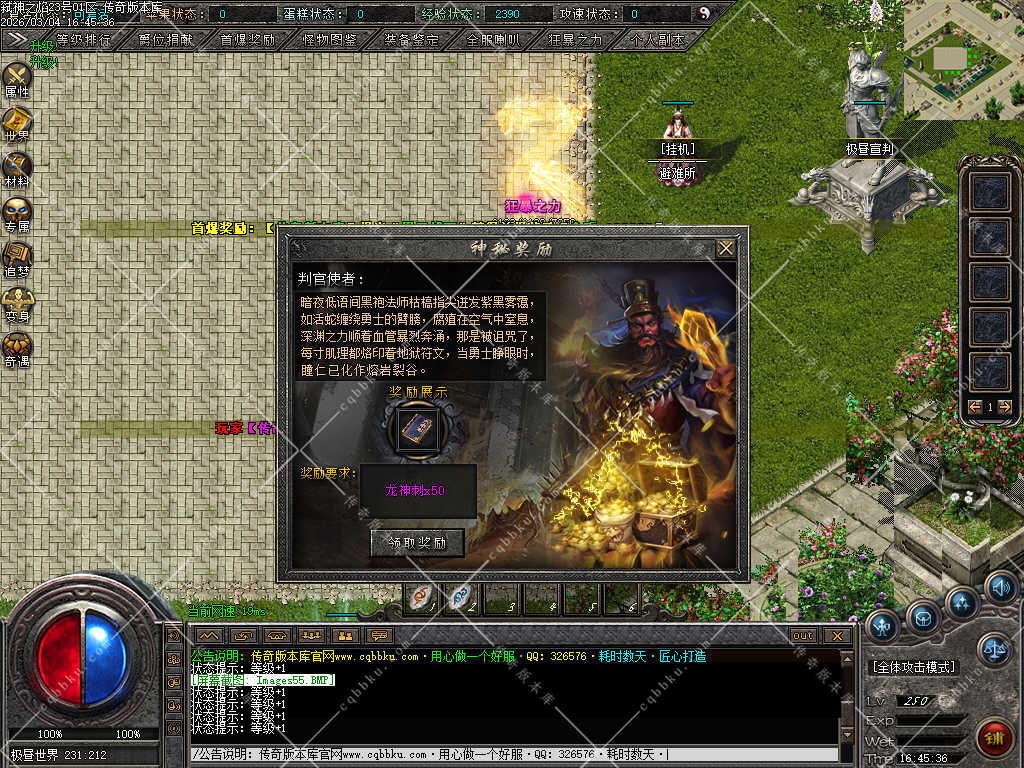Screen dimensions: 1024x768
Task: Open 全服喇叭 server broadcast menu
Action: click(x=493, y=40)
